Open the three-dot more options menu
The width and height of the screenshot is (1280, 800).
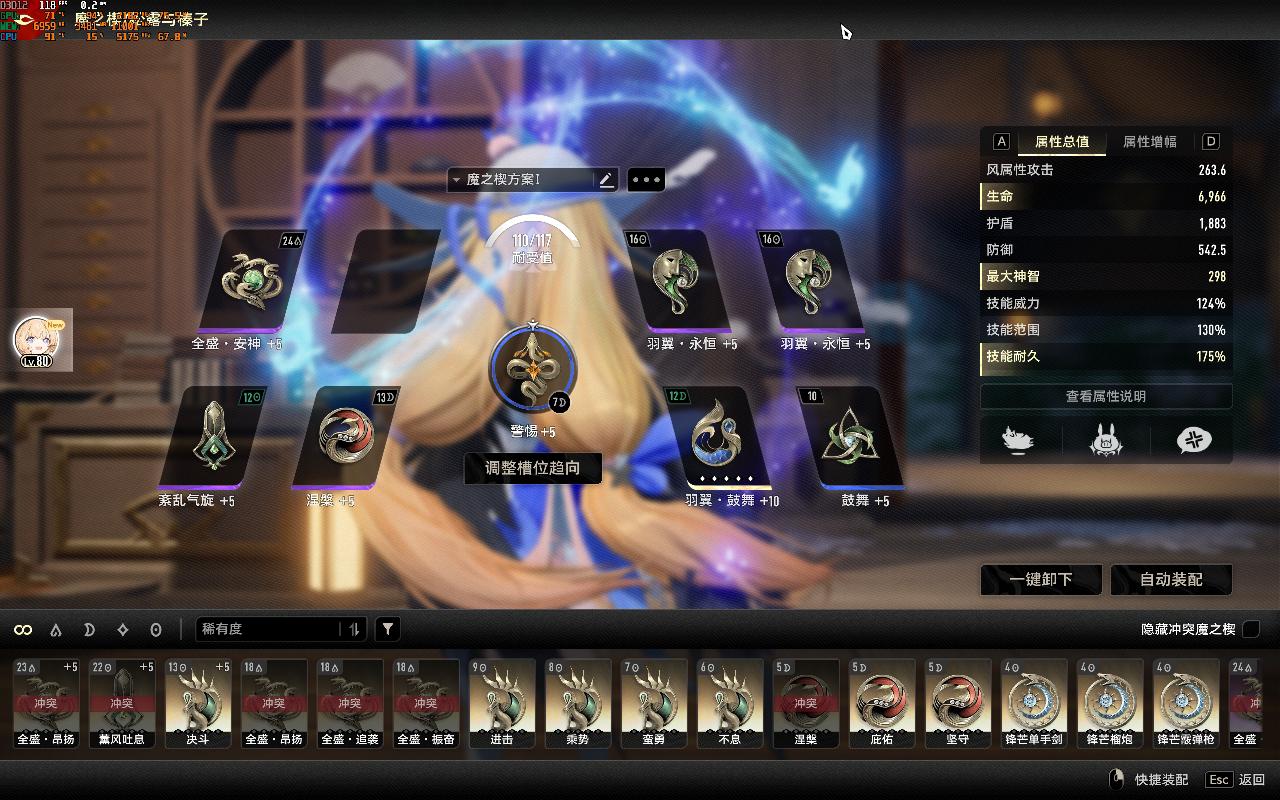(646, 180)
